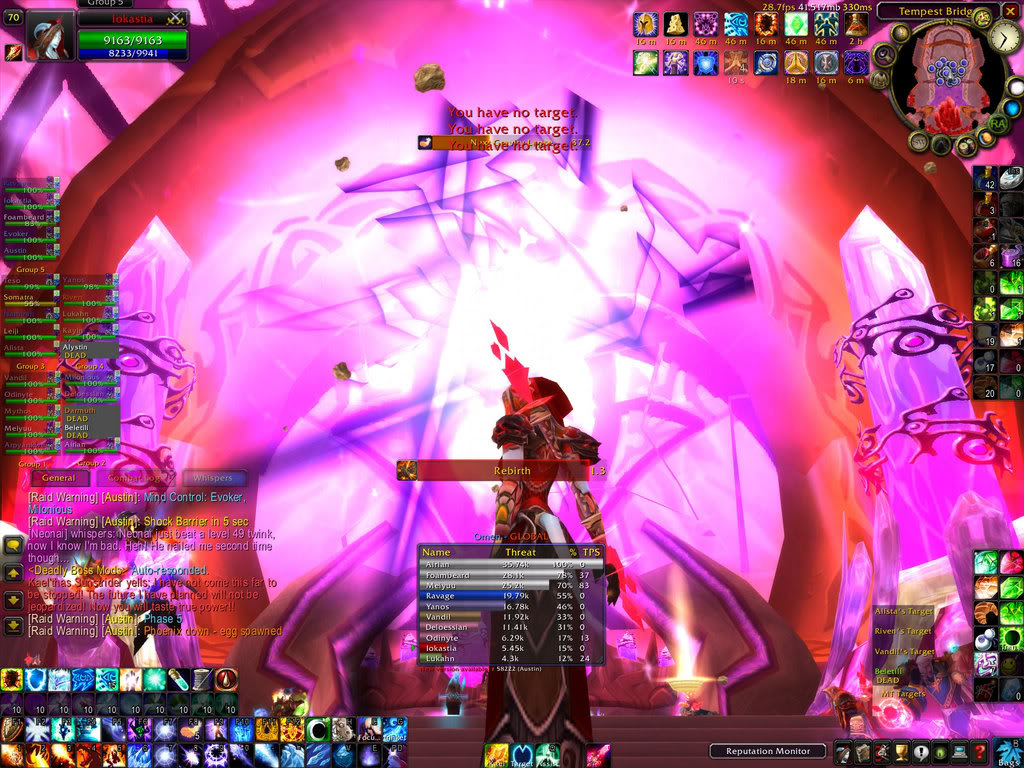Viewport: 1024px width, 768px height.
Task: Open the minimap clock
Action: (1005, 38)
